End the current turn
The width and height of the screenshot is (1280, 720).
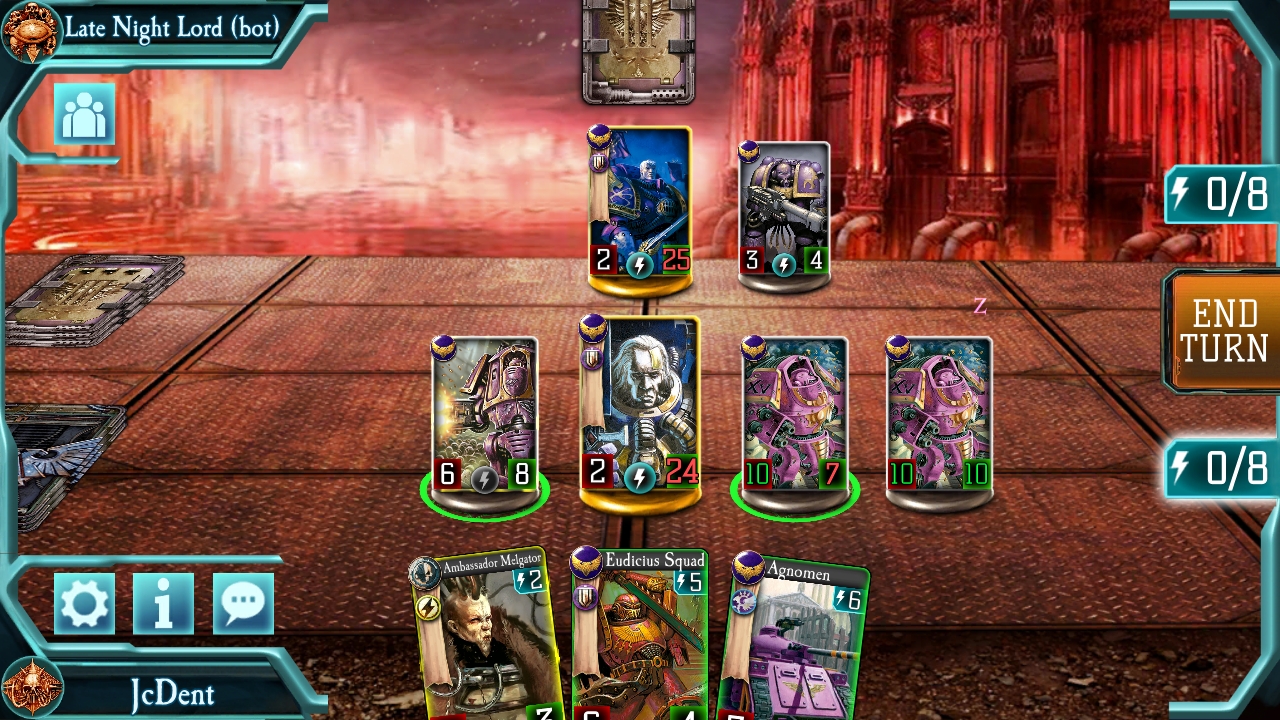pyautogui.click(x=1224, y=331)
